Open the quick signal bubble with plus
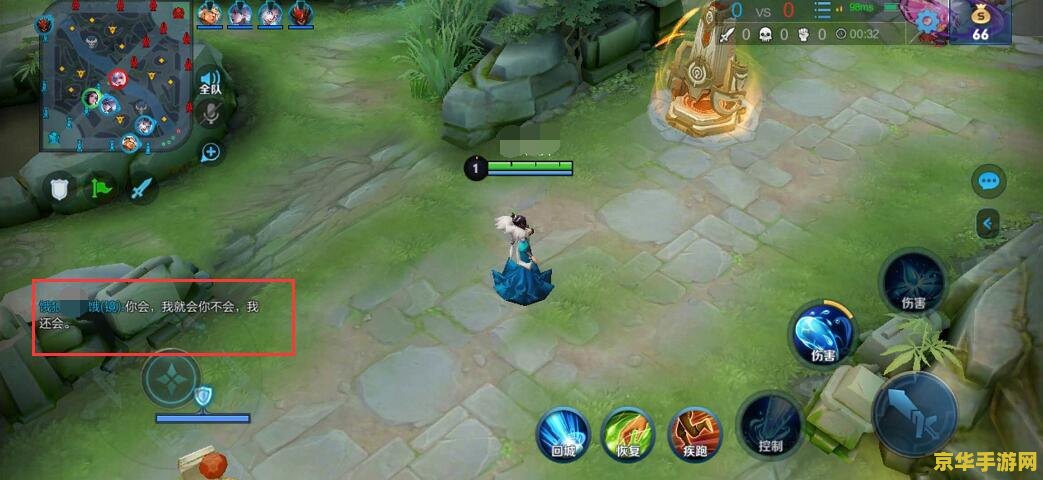 pos(211,152)
